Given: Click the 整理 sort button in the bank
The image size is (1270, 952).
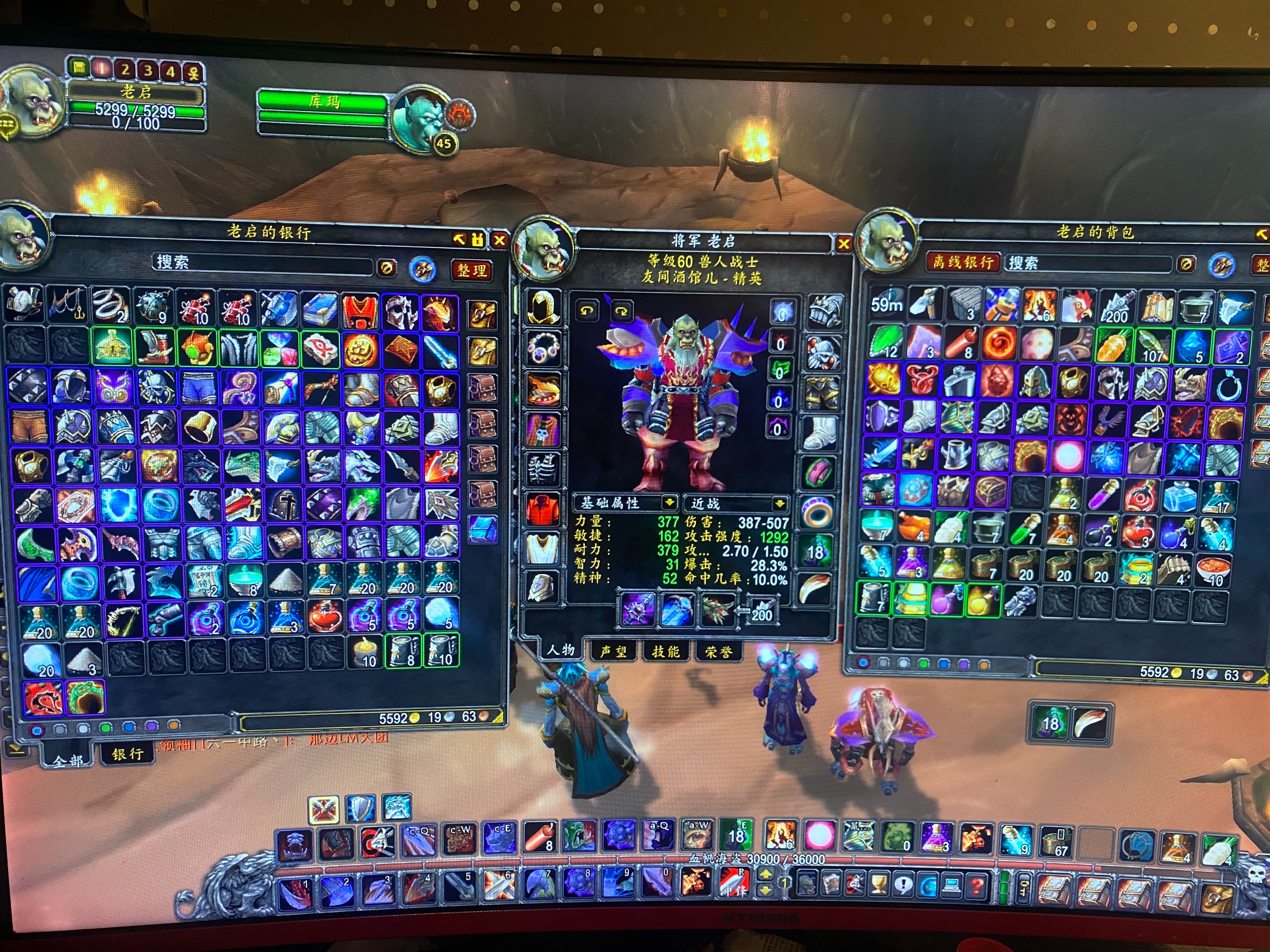Looking at the screenshot, I should pos(472,270).
